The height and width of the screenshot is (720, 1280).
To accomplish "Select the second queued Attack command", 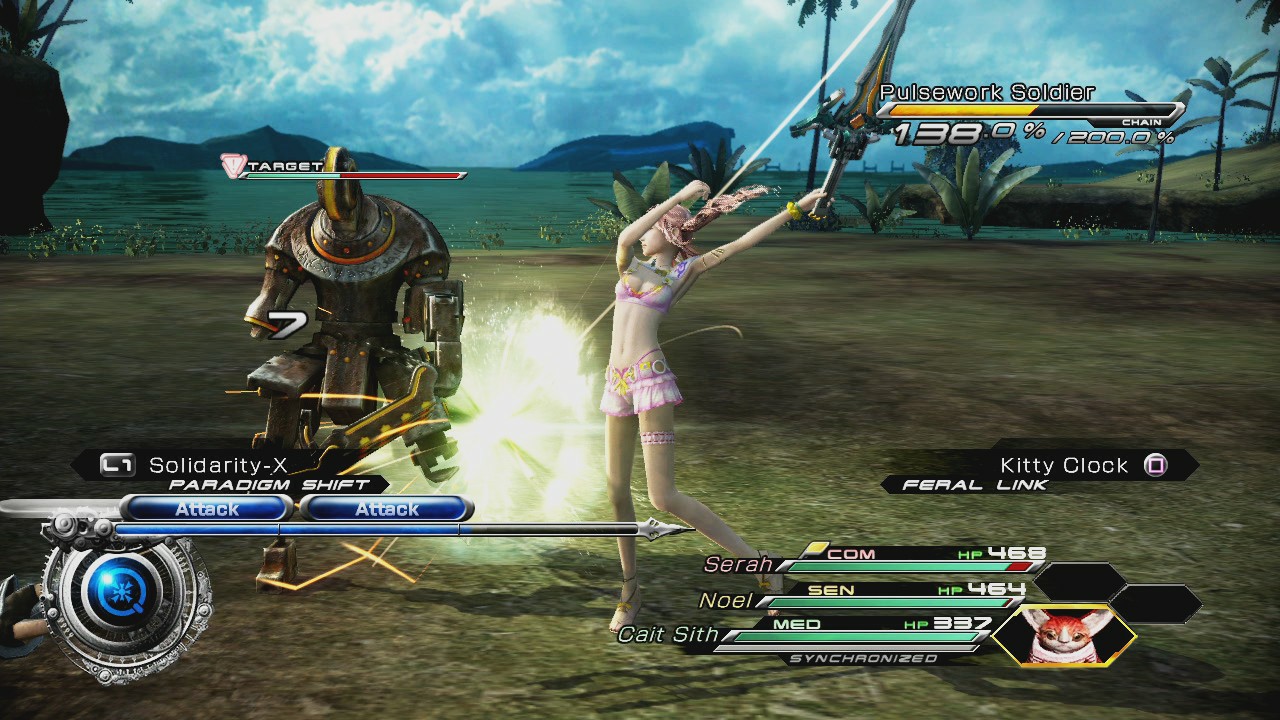I will coord(386,508).
